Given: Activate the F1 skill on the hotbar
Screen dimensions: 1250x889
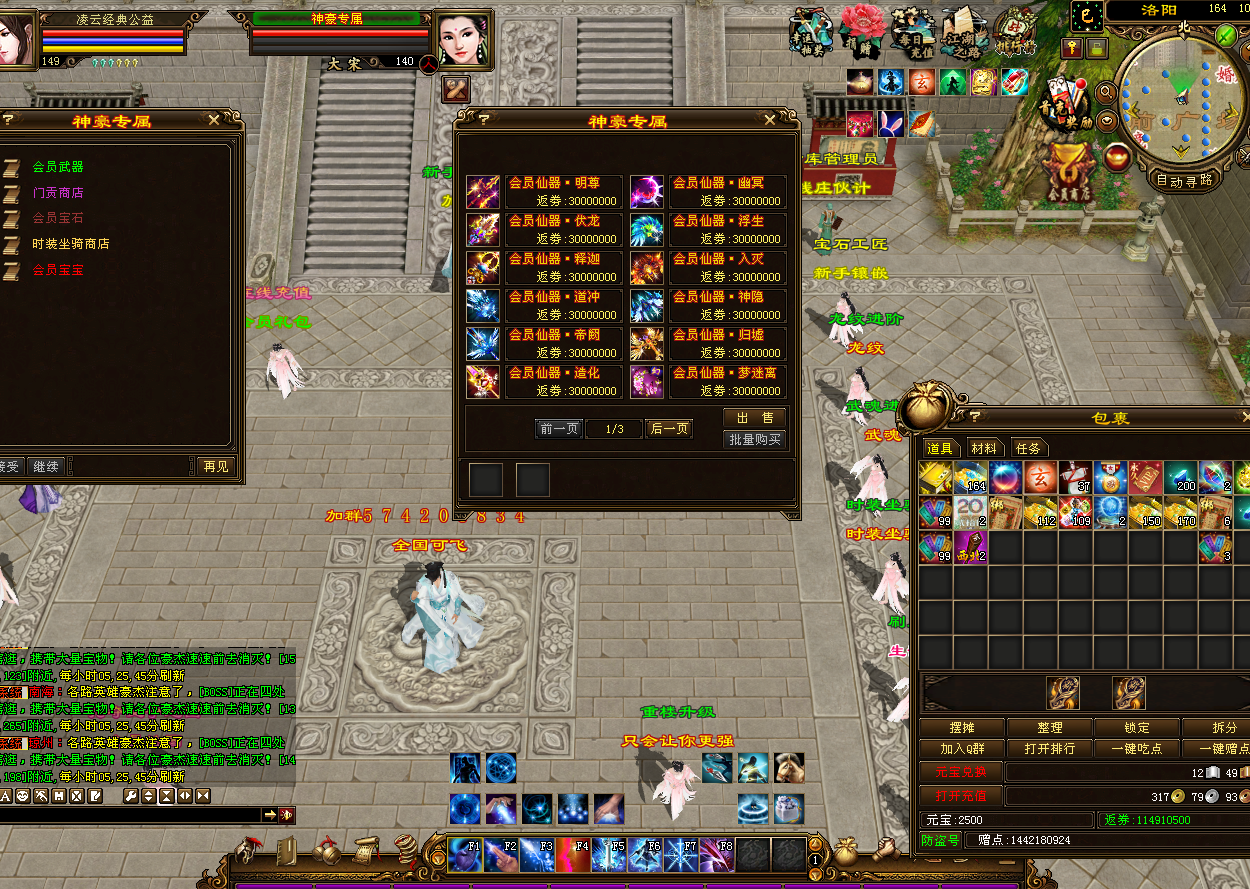Looking at the screenshot, I should tap(464, 855).
